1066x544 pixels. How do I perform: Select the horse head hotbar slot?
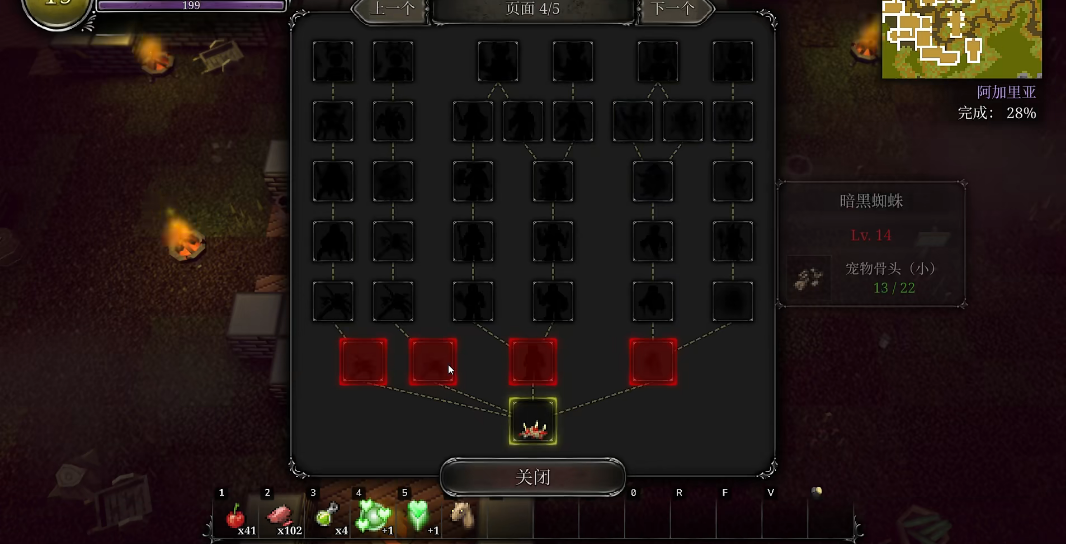tap(461, 515)
